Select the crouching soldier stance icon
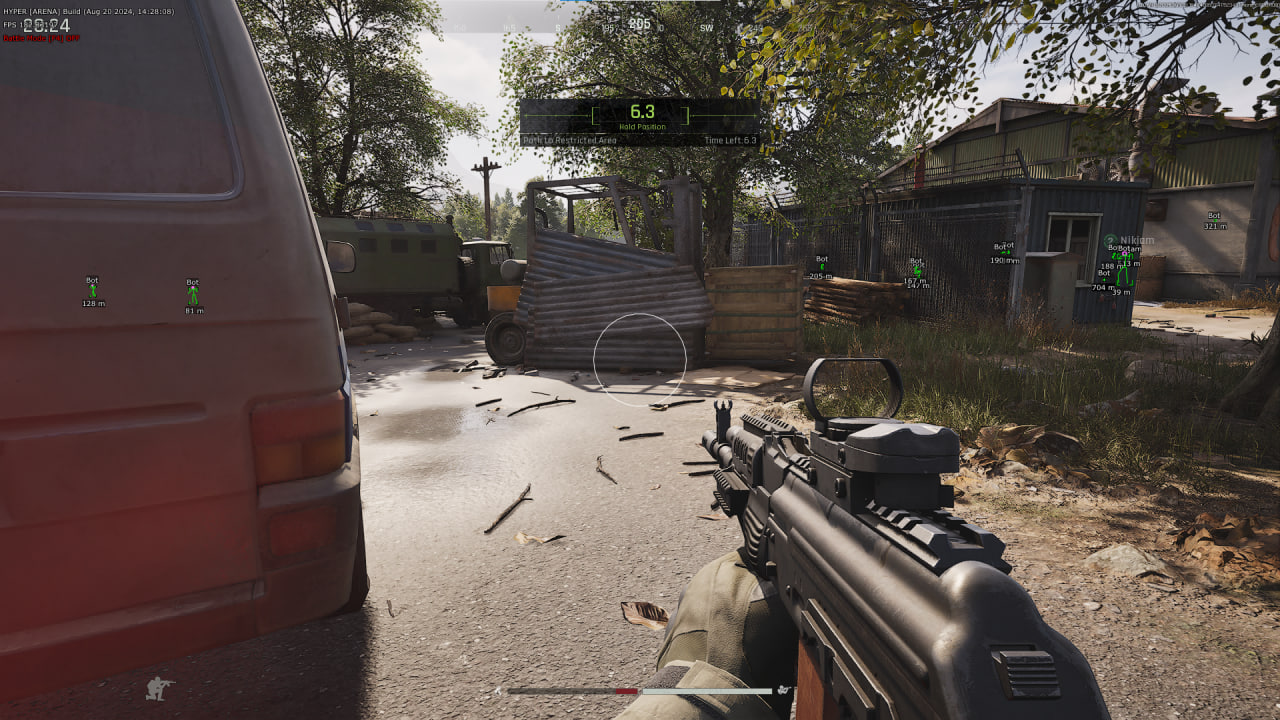This screenshot has width=1280, height=720. [x=159, y=688]
